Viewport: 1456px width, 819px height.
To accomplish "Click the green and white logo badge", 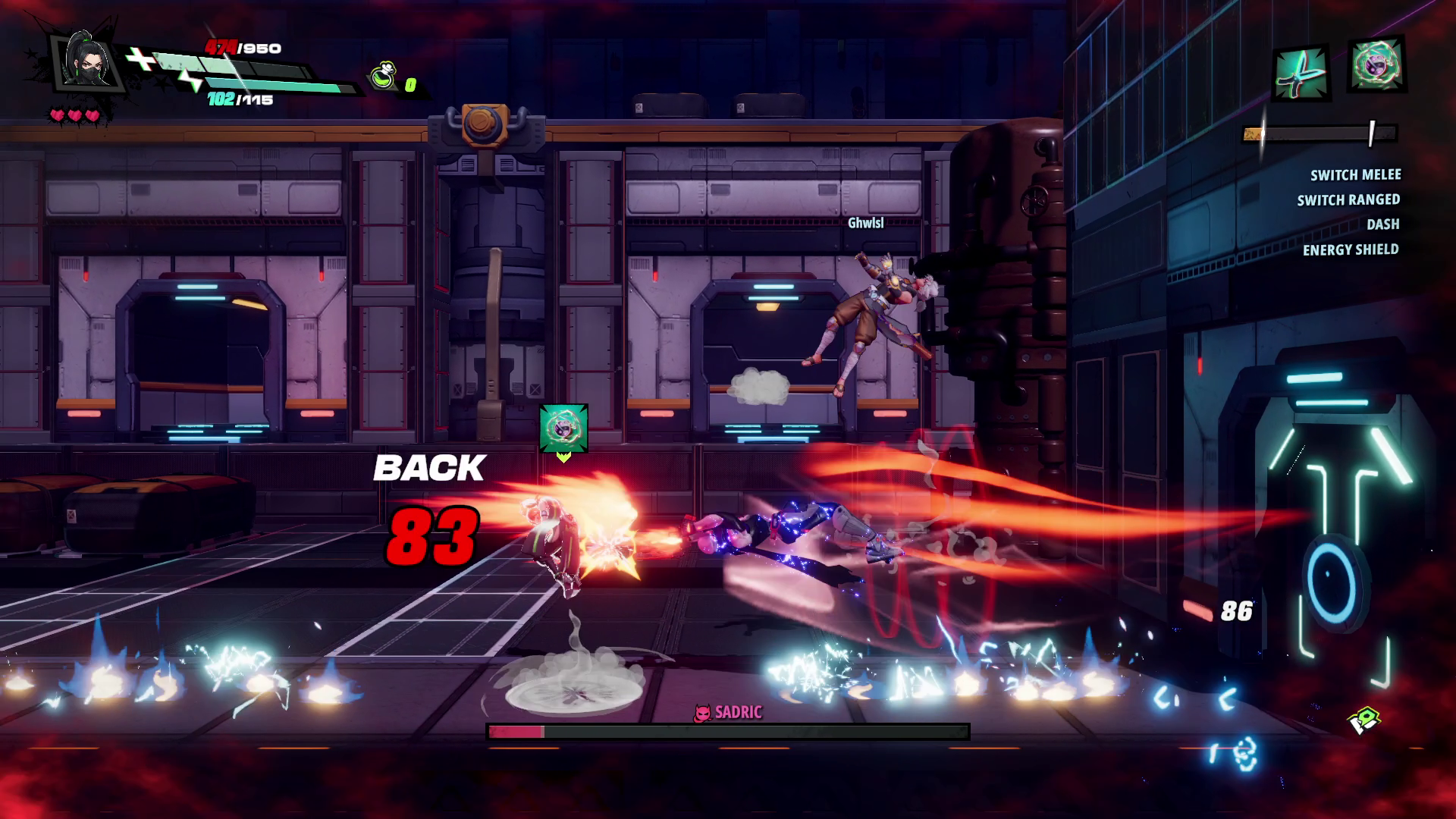I will tap(1364, 720).
